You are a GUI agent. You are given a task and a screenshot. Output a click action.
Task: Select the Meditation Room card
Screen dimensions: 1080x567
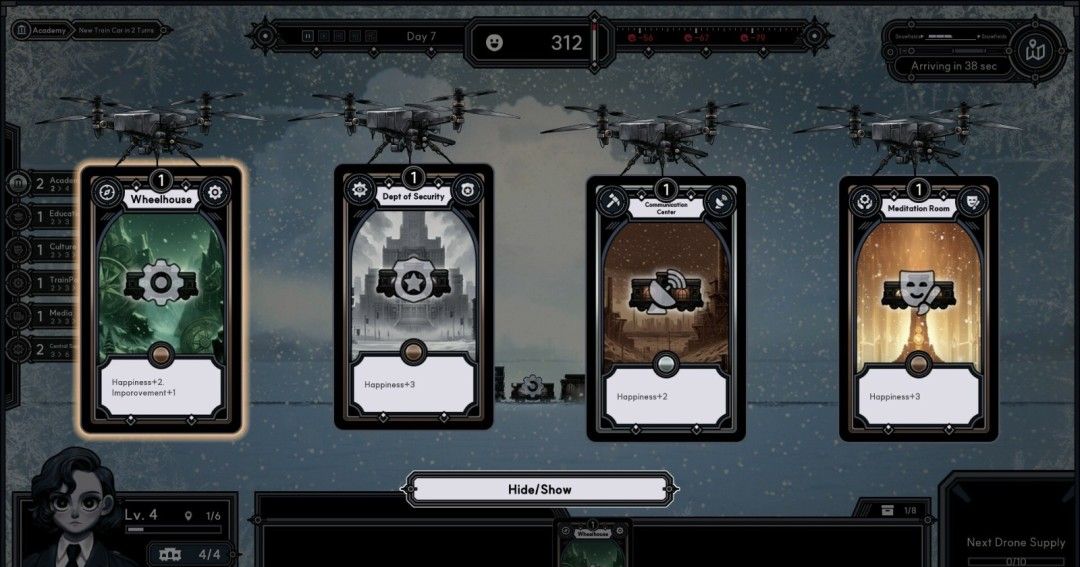(918, 308)
